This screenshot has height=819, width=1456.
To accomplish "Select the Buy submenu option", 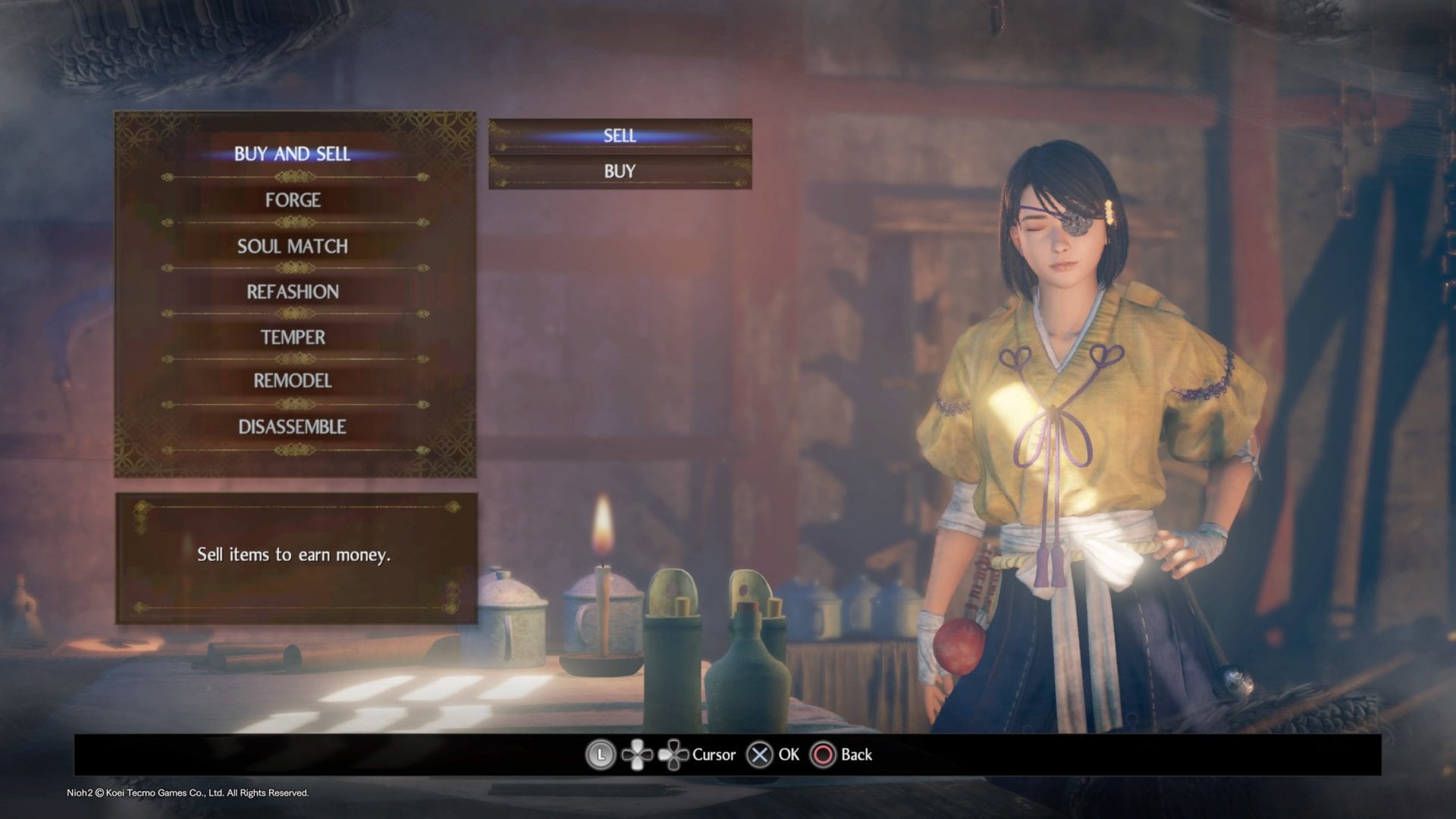I will [620, 171].
